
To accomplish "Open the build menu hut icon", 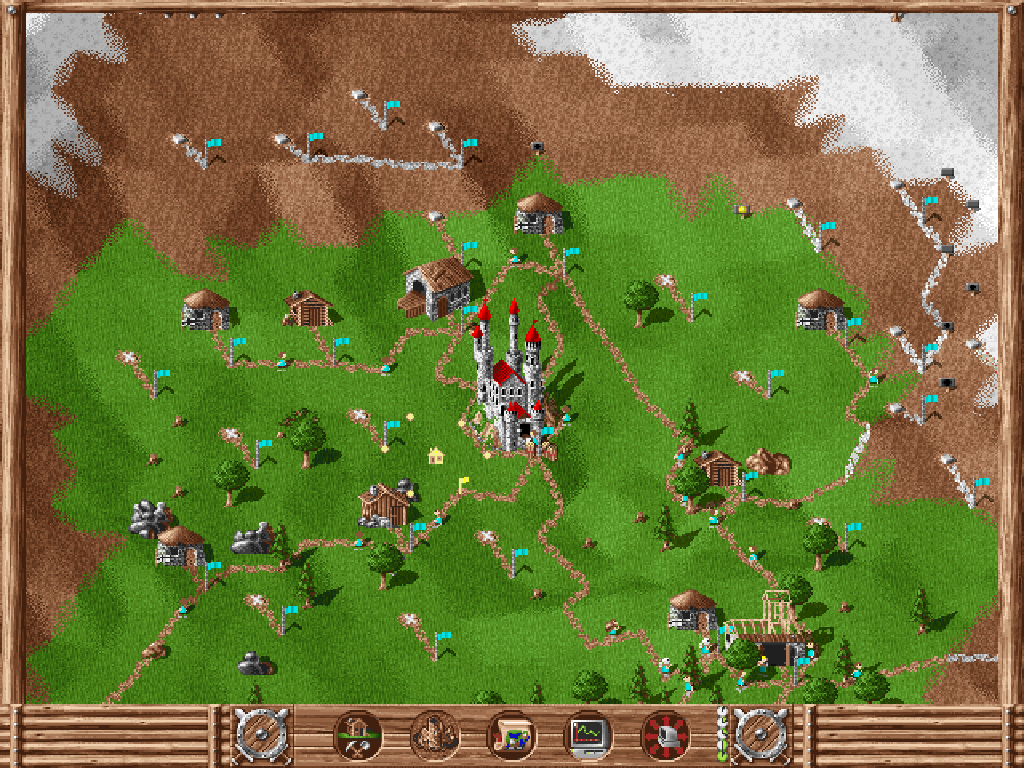I will [x=356, y=737].
